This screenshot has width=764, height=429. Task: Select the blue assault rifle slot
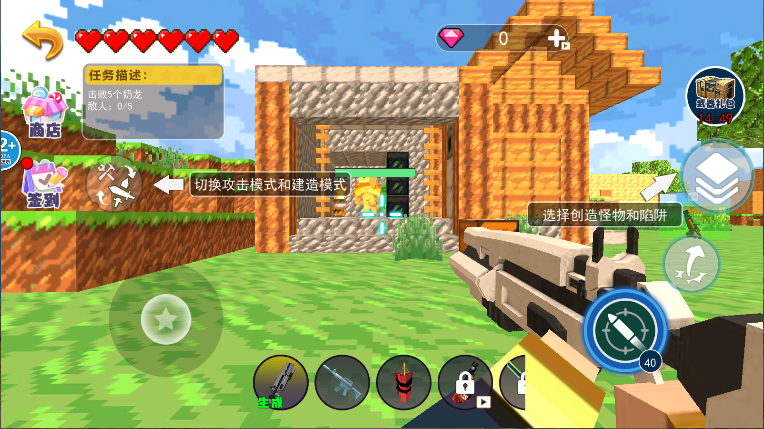pyautogui.click(x=342, y=382)
